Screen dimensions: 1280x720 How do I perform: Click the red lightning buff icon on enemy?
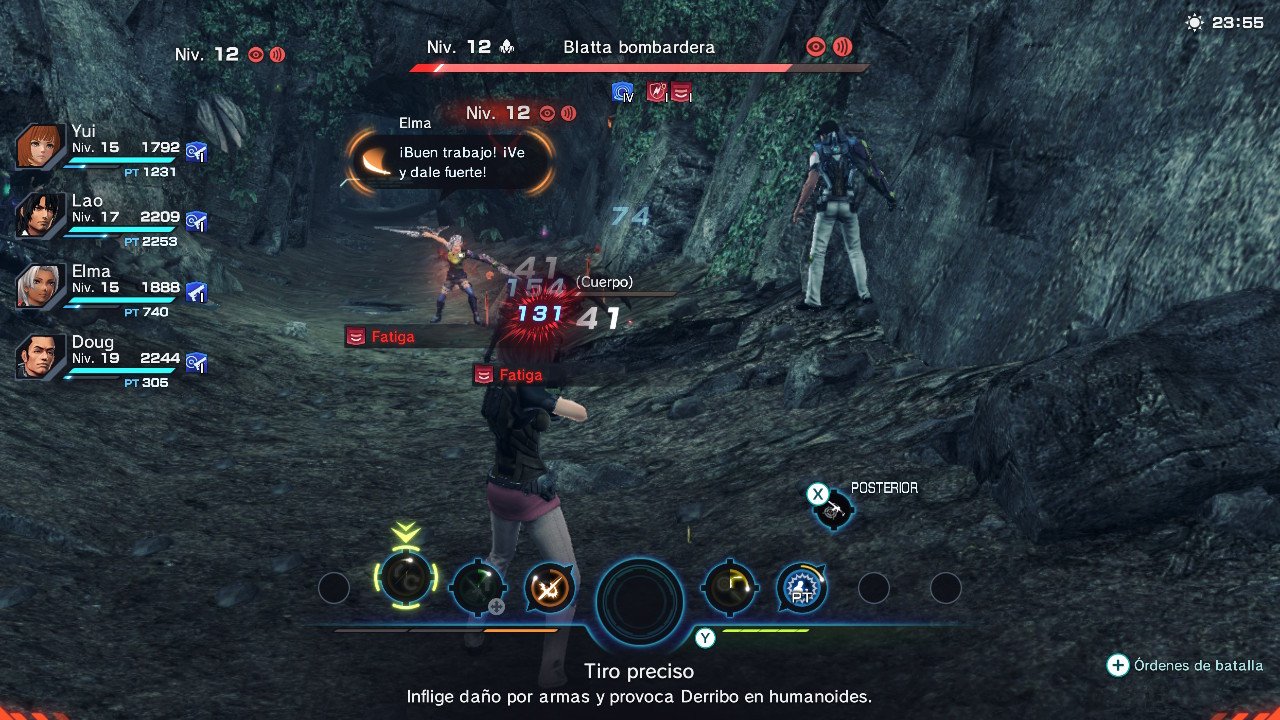click(655, 92)
